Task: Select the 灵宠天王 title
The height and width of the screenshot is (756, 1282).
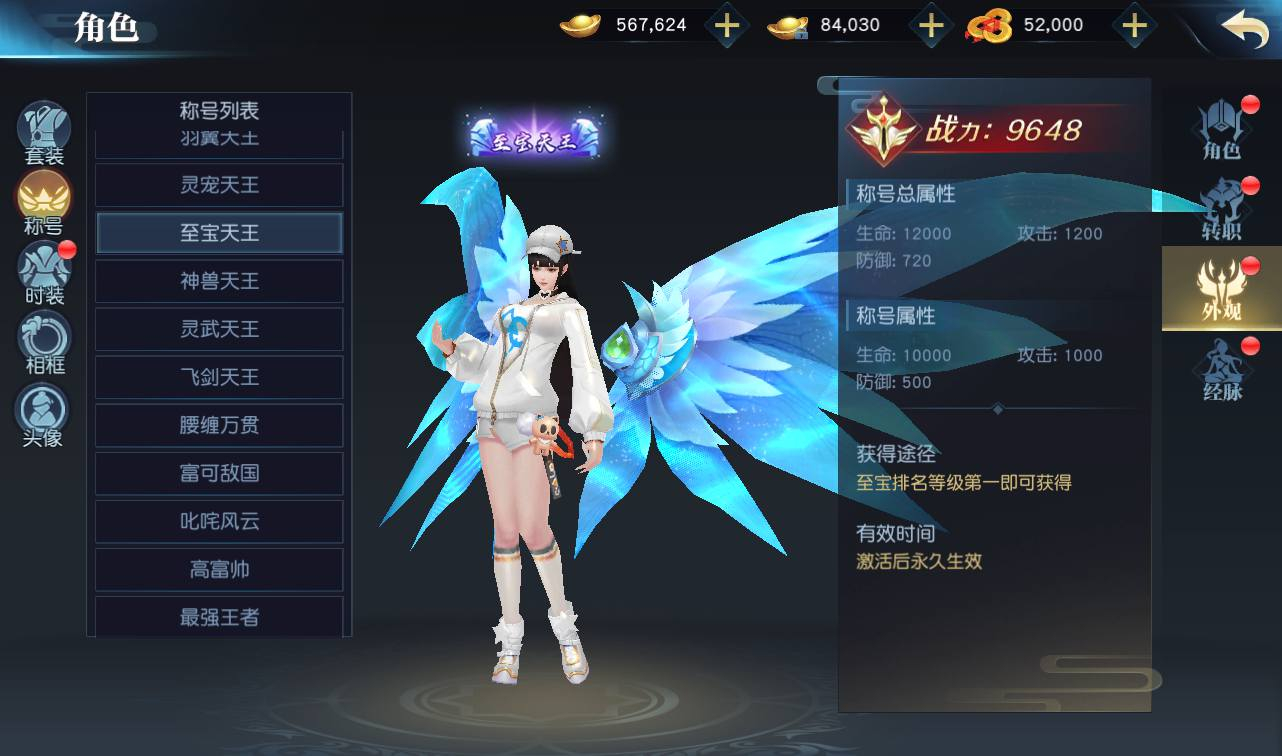Action: [219, 185]
